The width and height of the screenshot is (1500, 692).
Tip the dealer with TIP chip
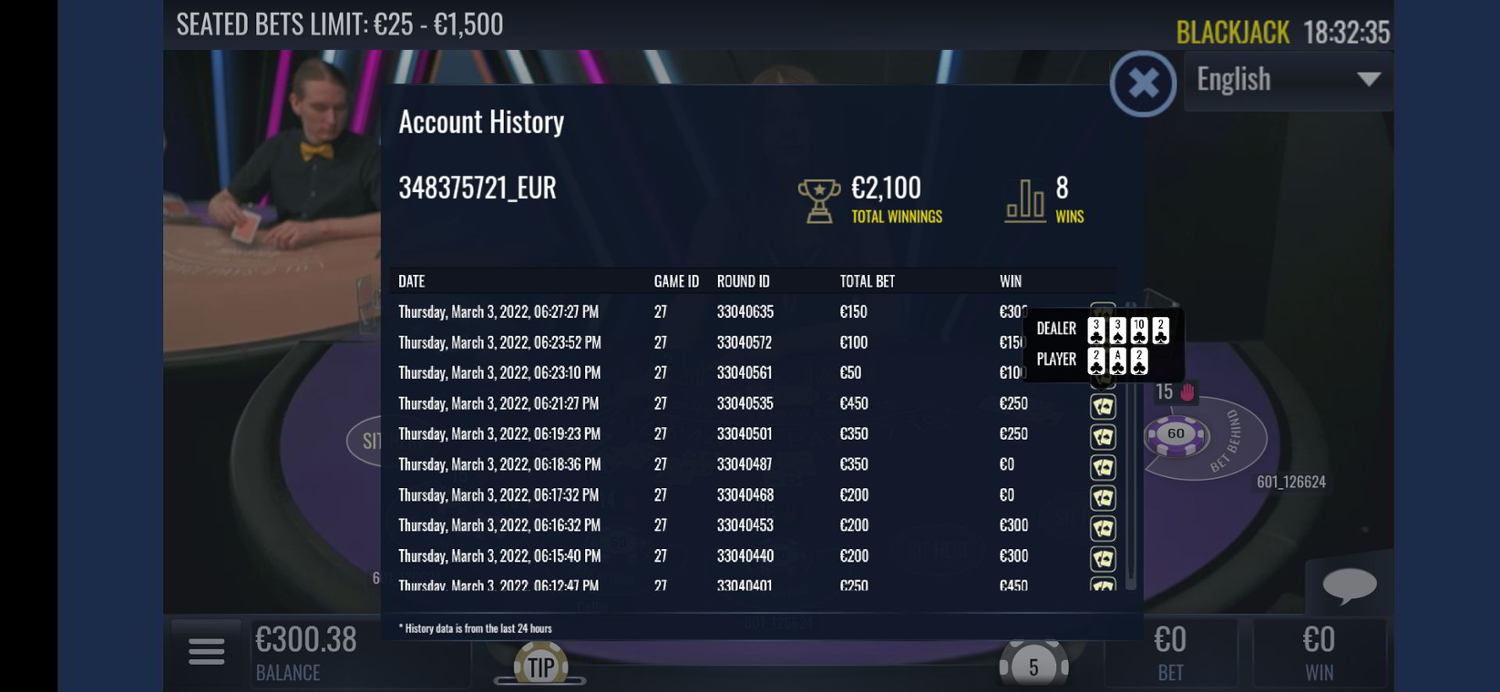[x=540, y=667]
